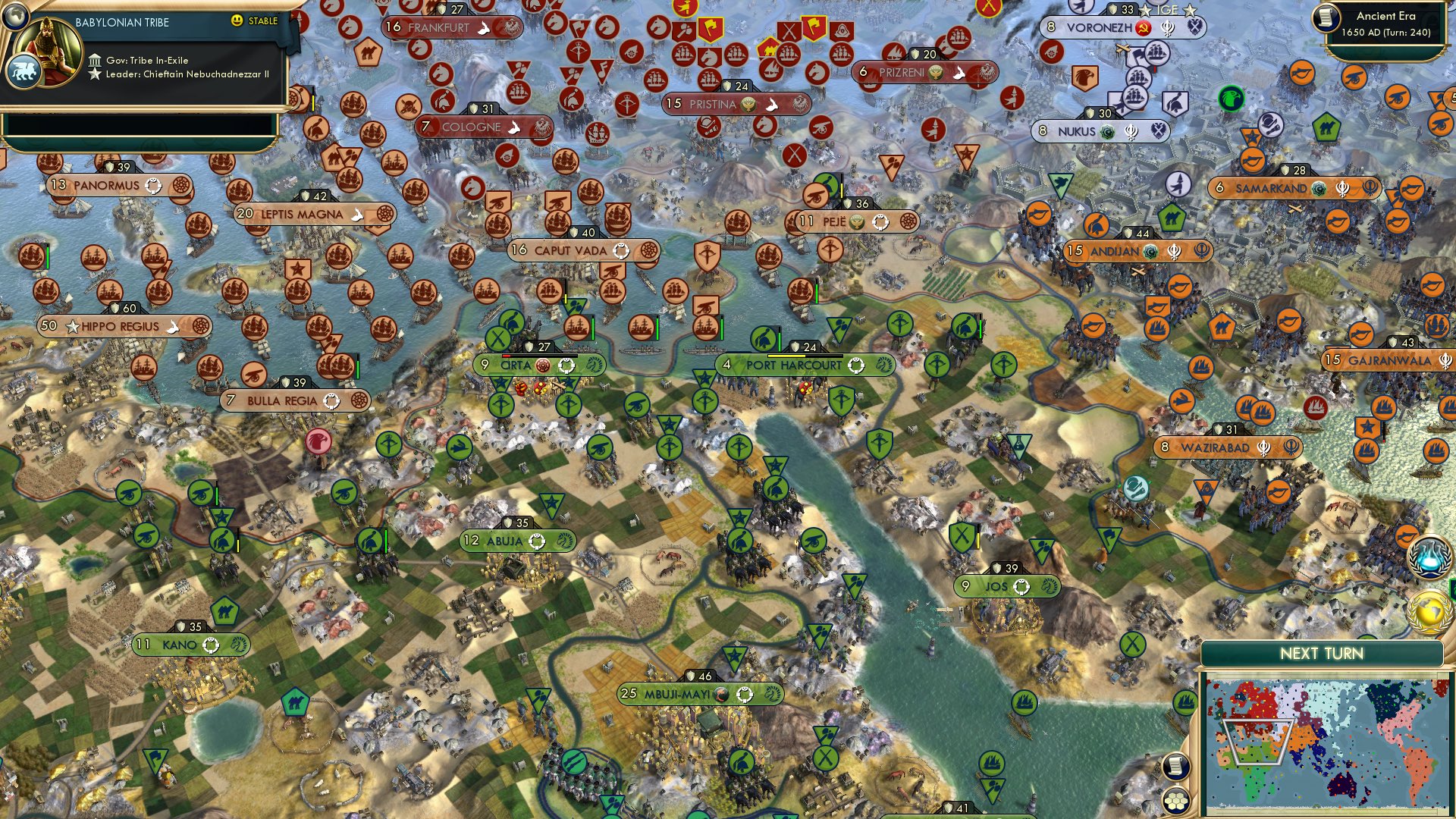The width and height of the screenshot is (1456, 819).
Task: Toggle strategic view with the hexagon icon
Action: pyautogui.click(x=1175, y=802)
